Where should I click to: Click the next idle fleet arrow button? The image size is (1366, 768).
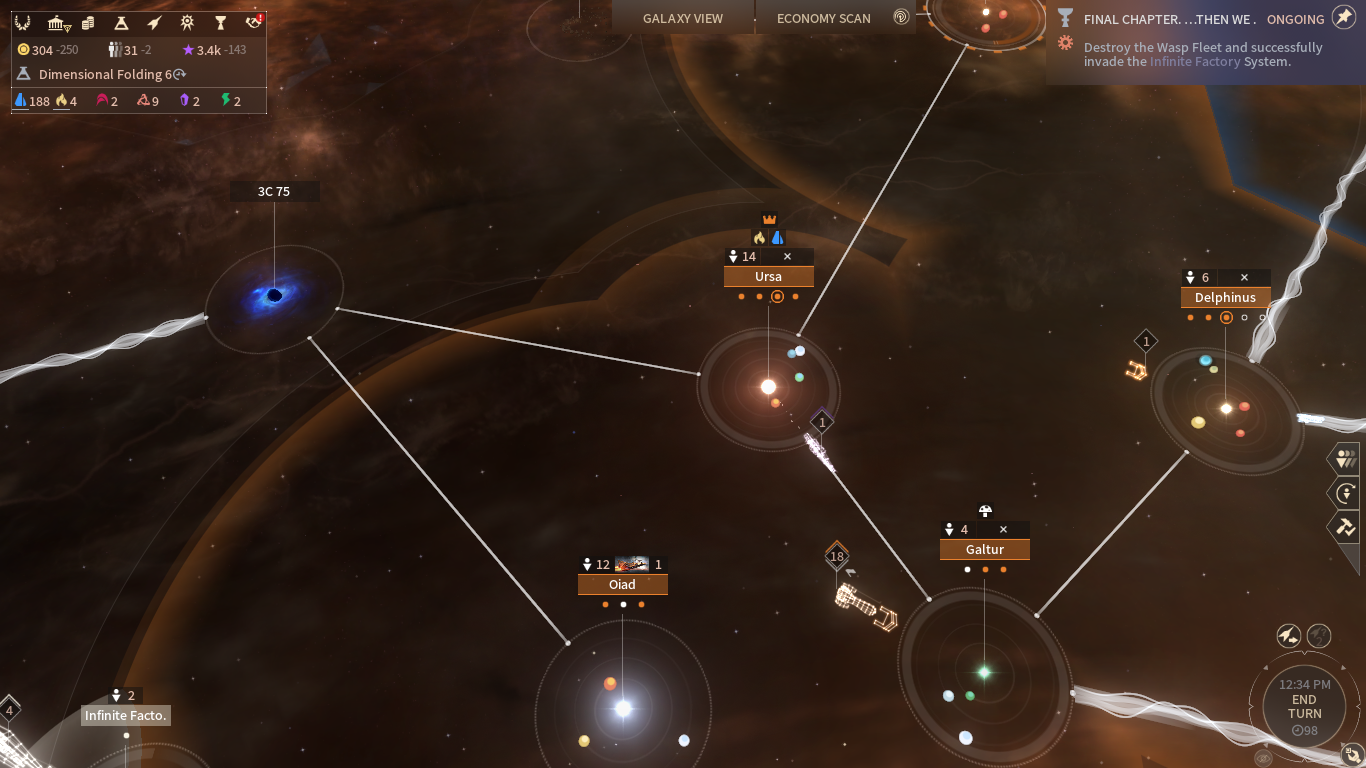[1344, 493]
